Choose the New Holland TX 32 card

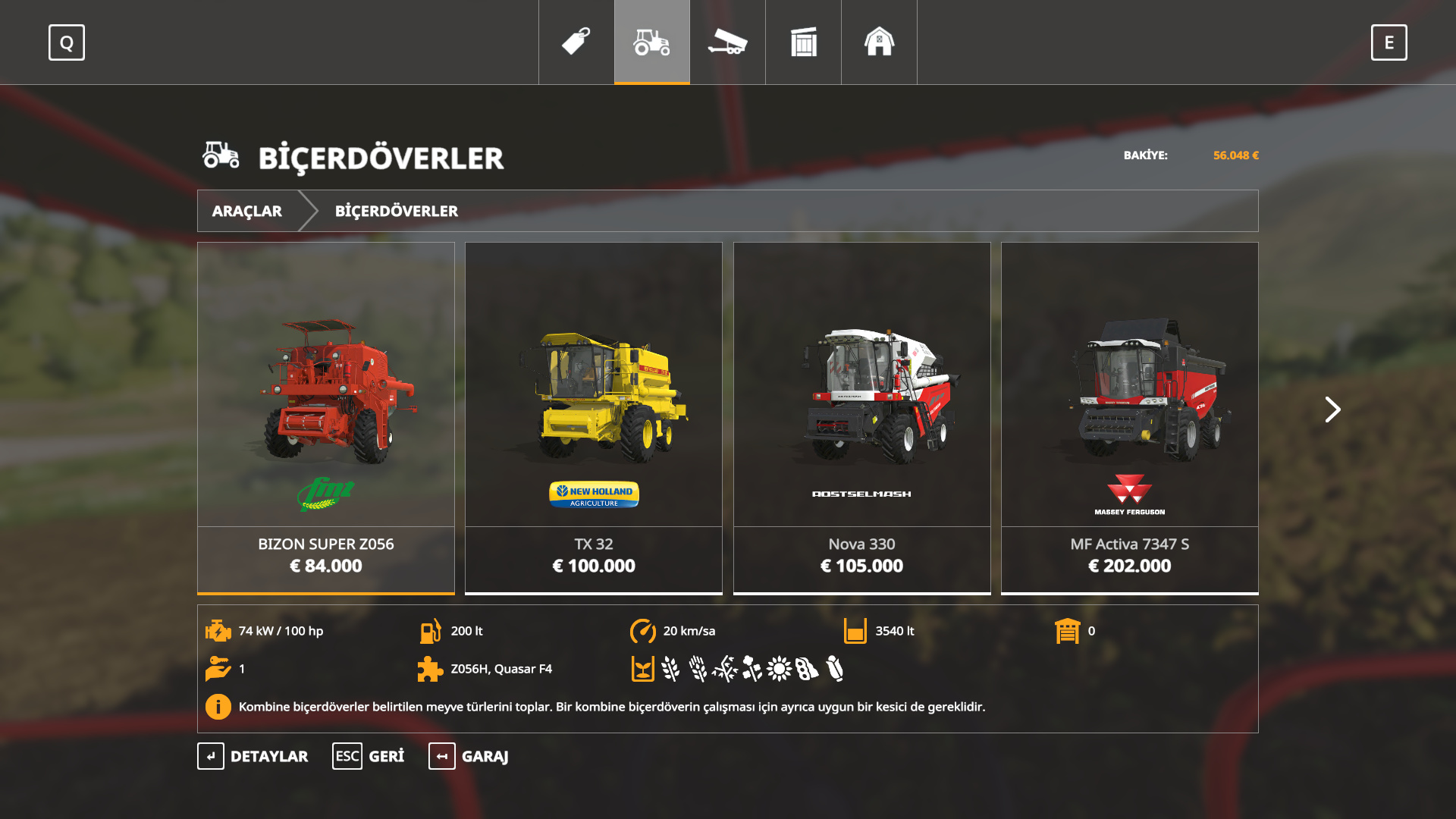pos(594,417)
